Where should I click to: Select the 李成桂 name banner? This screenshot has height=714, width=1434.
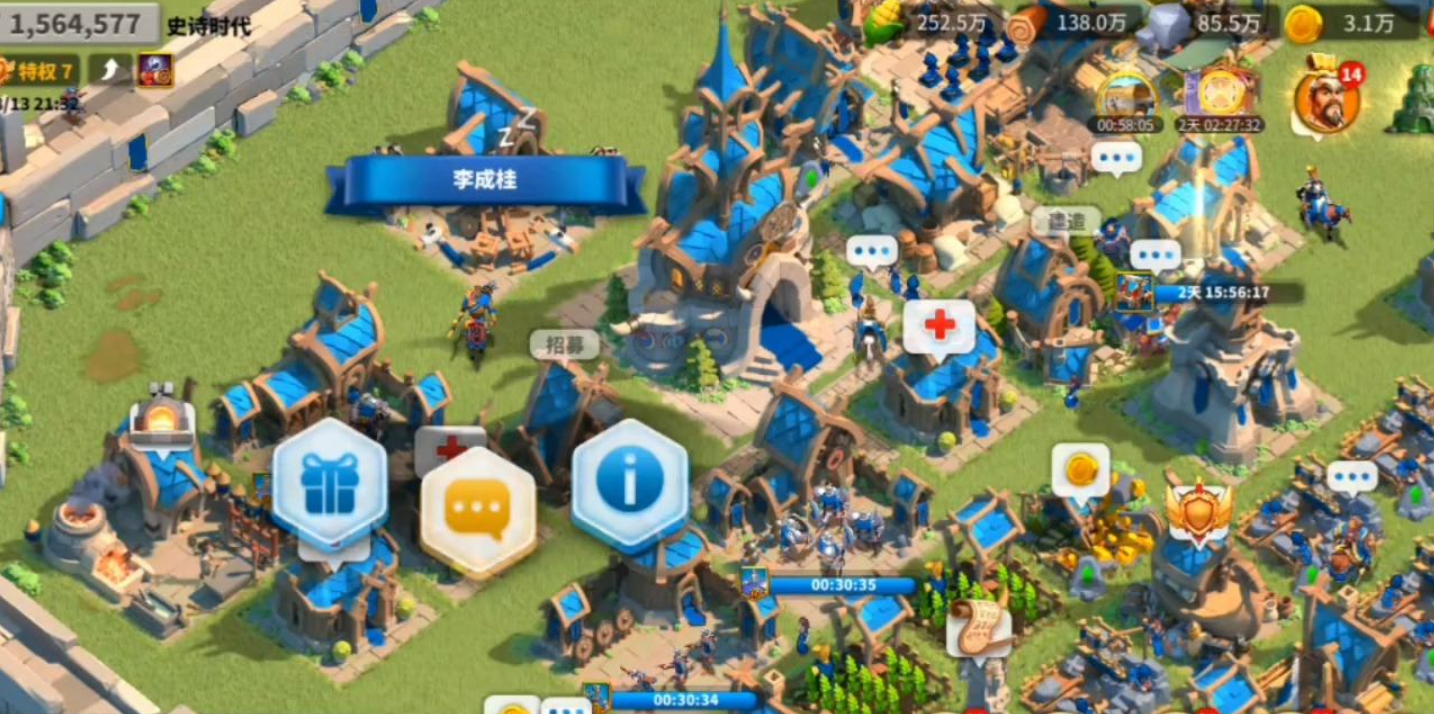(485, 183)
